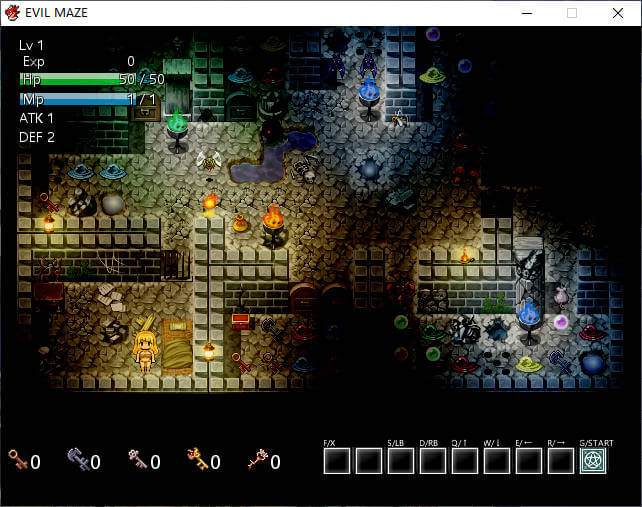Close the EVIL MAZE game window

tap(618, 13)
